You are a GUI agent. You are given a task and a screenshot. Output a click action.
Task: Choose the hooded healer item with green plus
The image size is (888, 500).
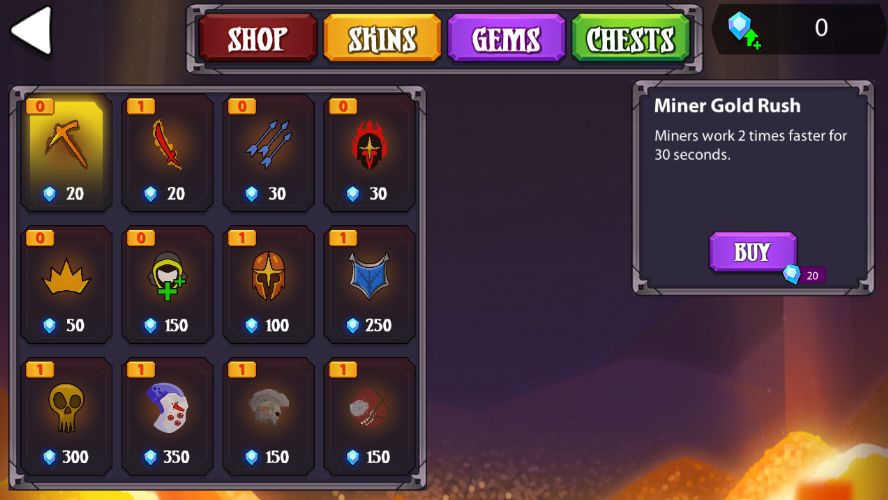[168, 285]
